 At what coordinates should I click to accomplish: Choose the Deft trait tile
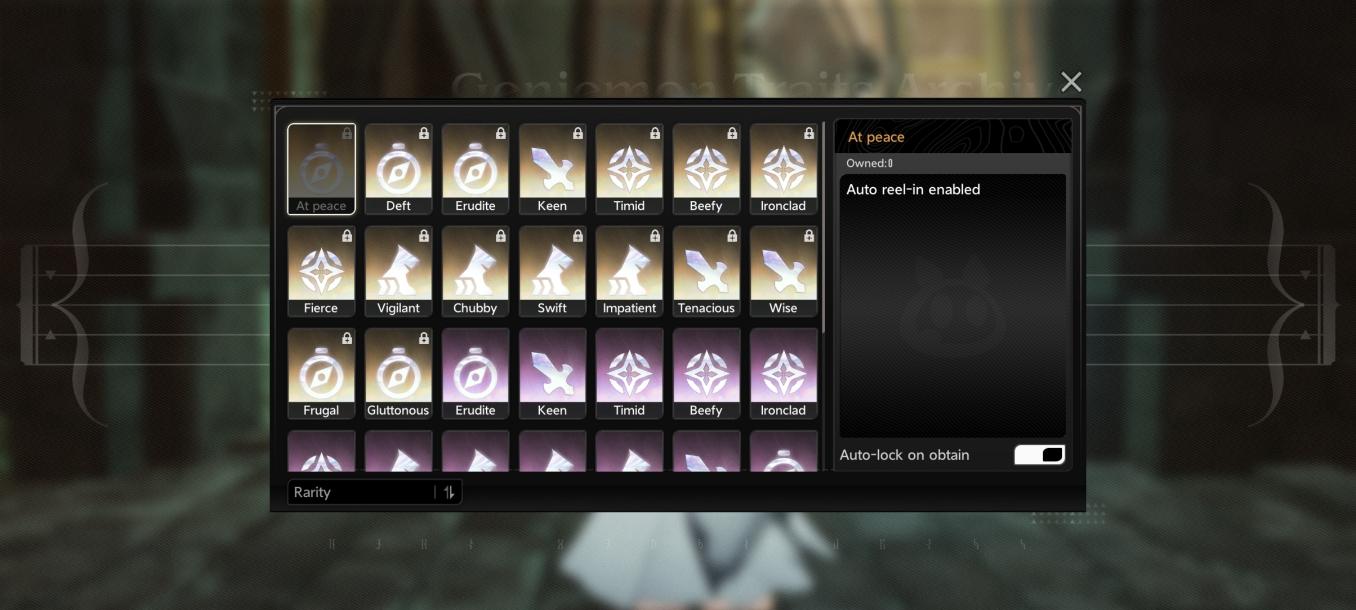[x=398, y=168]
